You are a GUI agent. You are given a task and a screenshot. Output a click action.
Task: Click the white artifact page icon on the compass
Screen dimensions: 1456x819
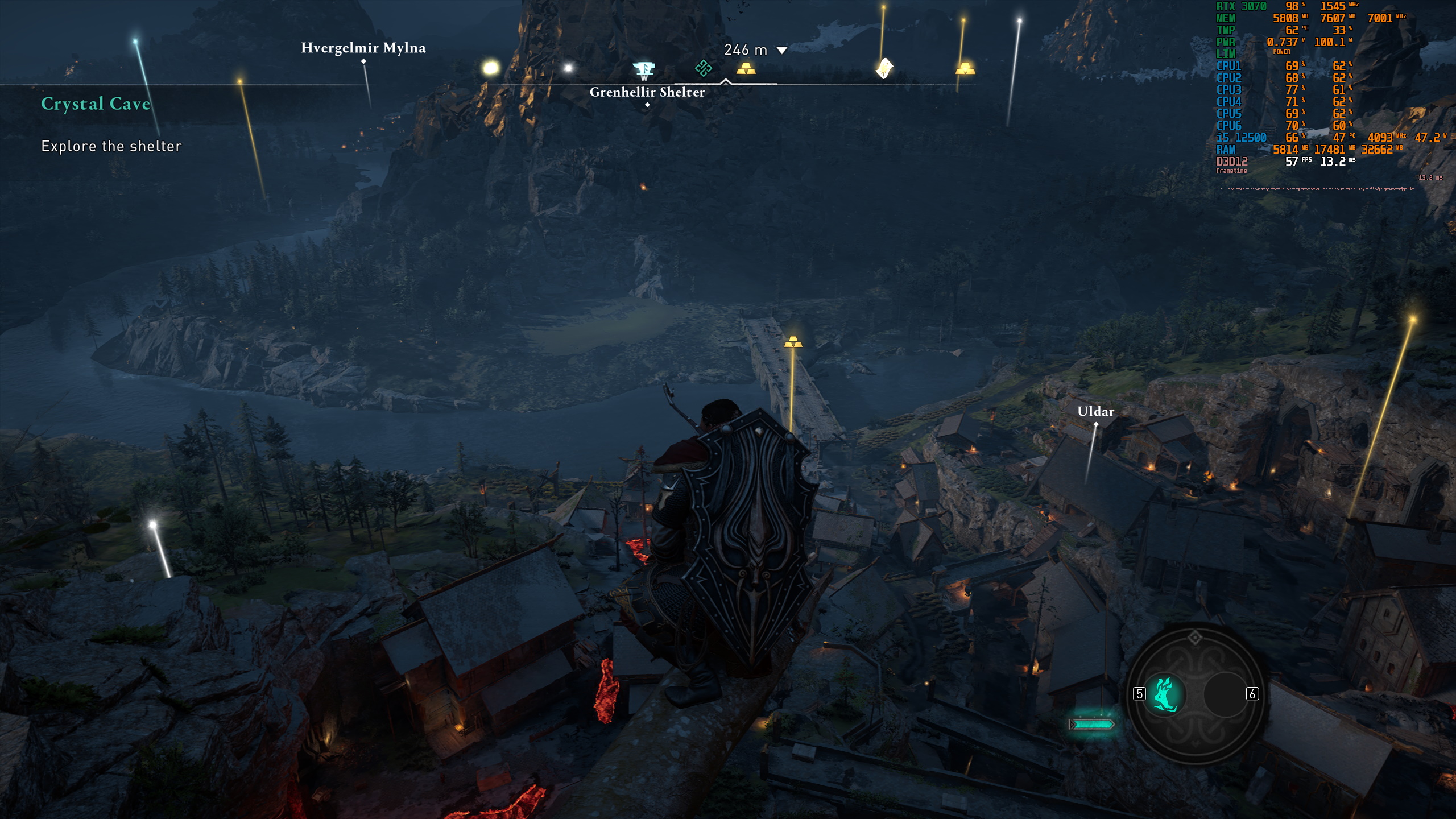(x=883, y=68)
